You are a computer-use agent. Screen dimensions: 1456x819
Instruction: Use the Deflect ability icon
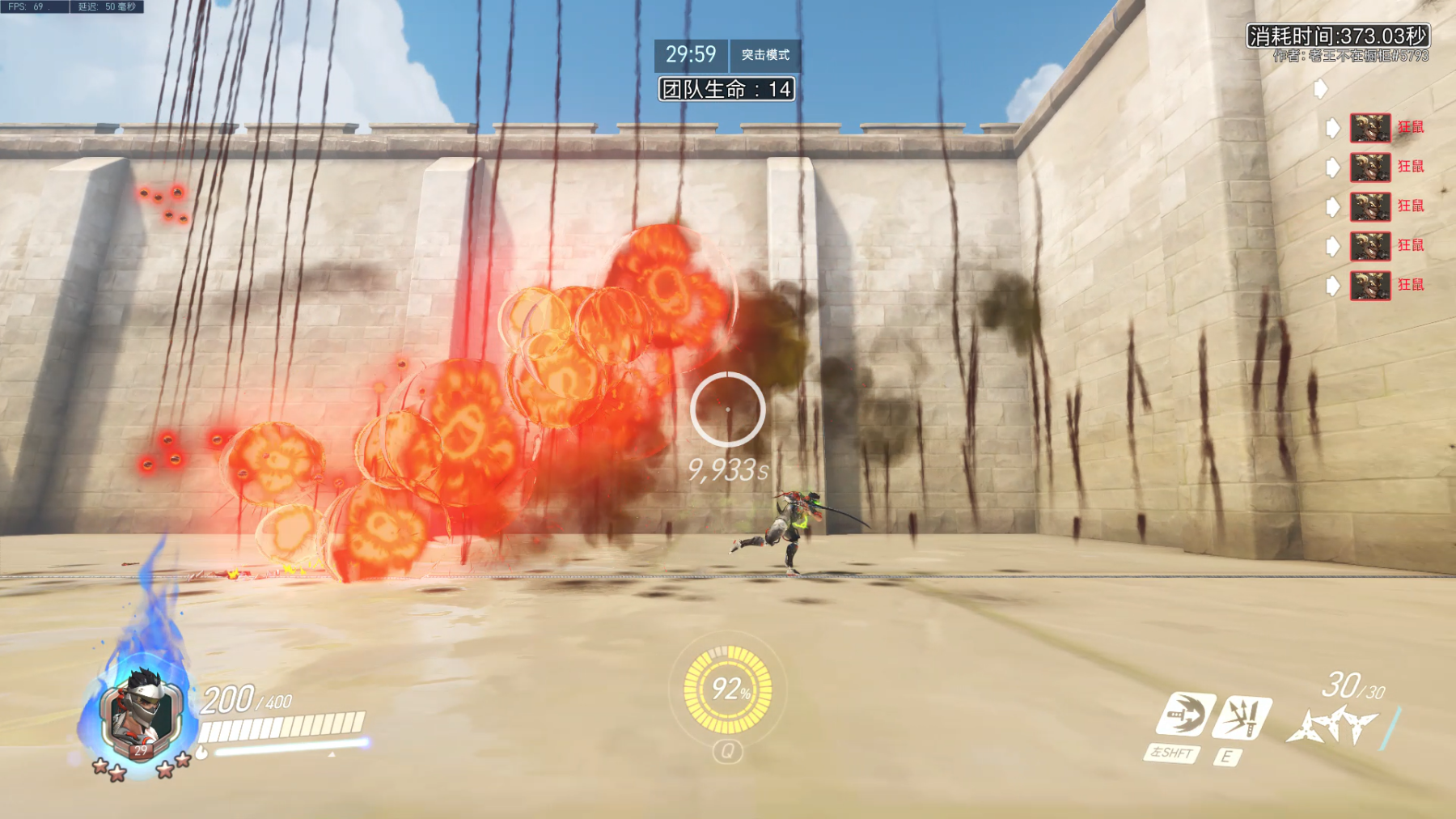click(x=1242, y=716)
